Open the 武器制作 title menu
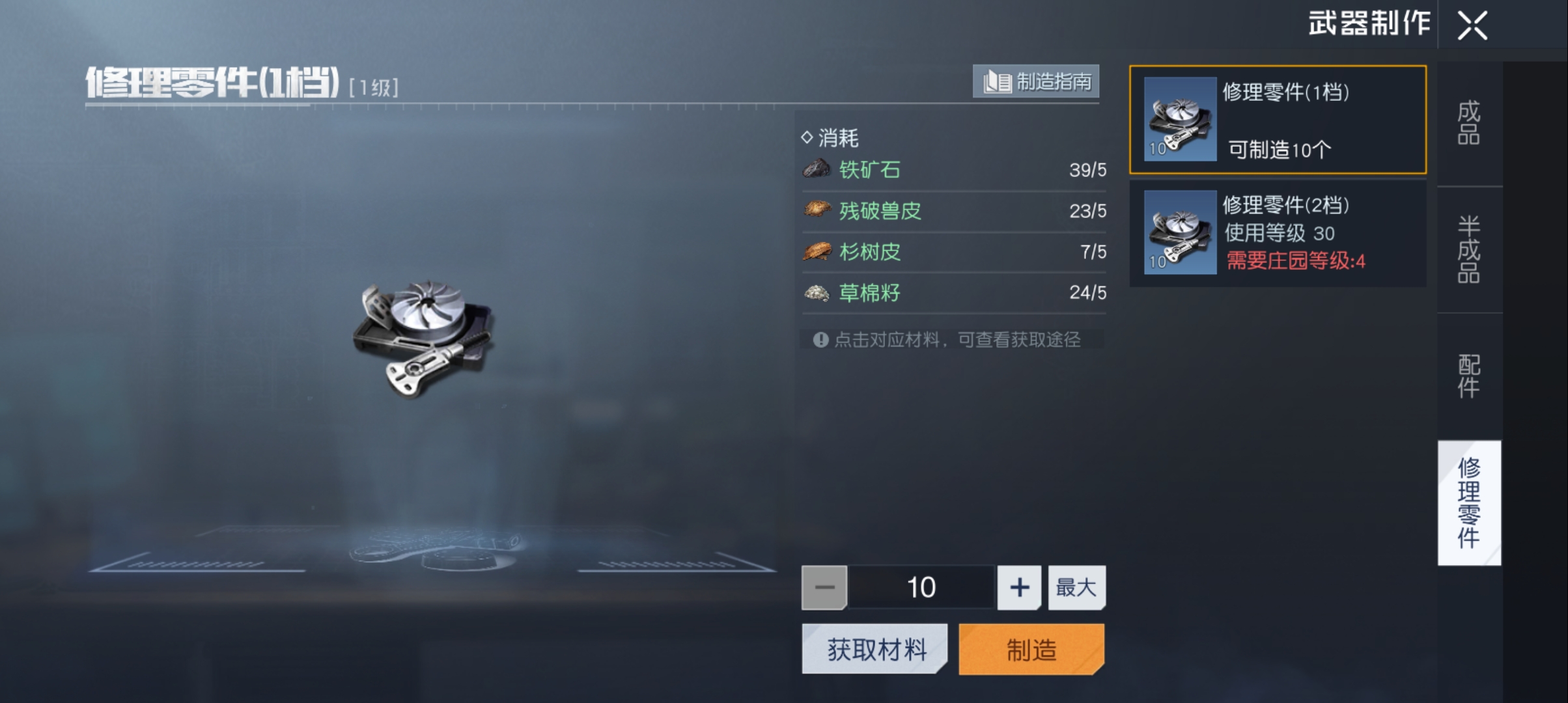Image resolution: width=1568 pixels, height=703 pixels. tap(1369, 25)
